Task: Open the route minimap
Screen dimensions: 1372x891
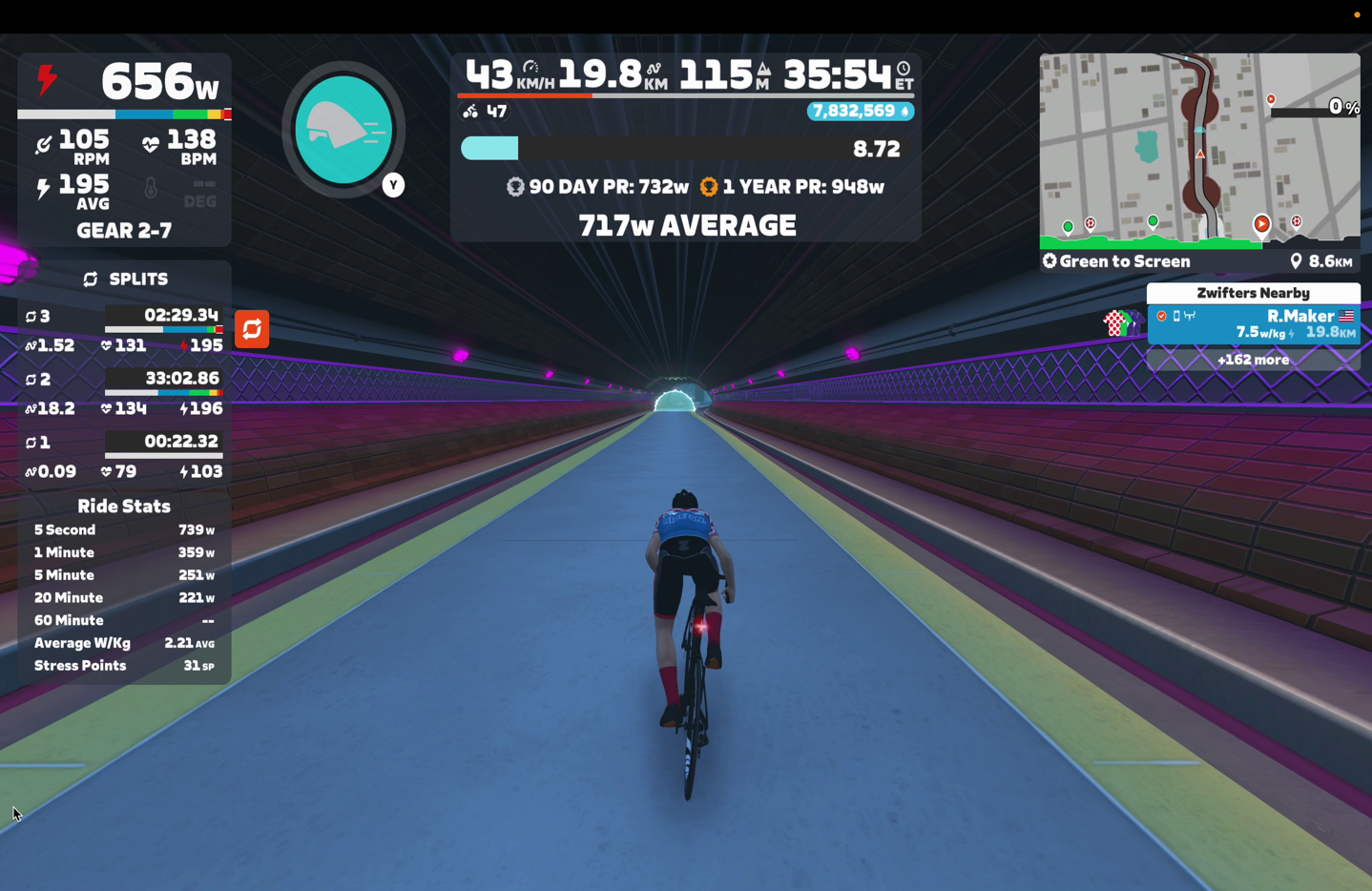Action: click(x=1198, y=149)
